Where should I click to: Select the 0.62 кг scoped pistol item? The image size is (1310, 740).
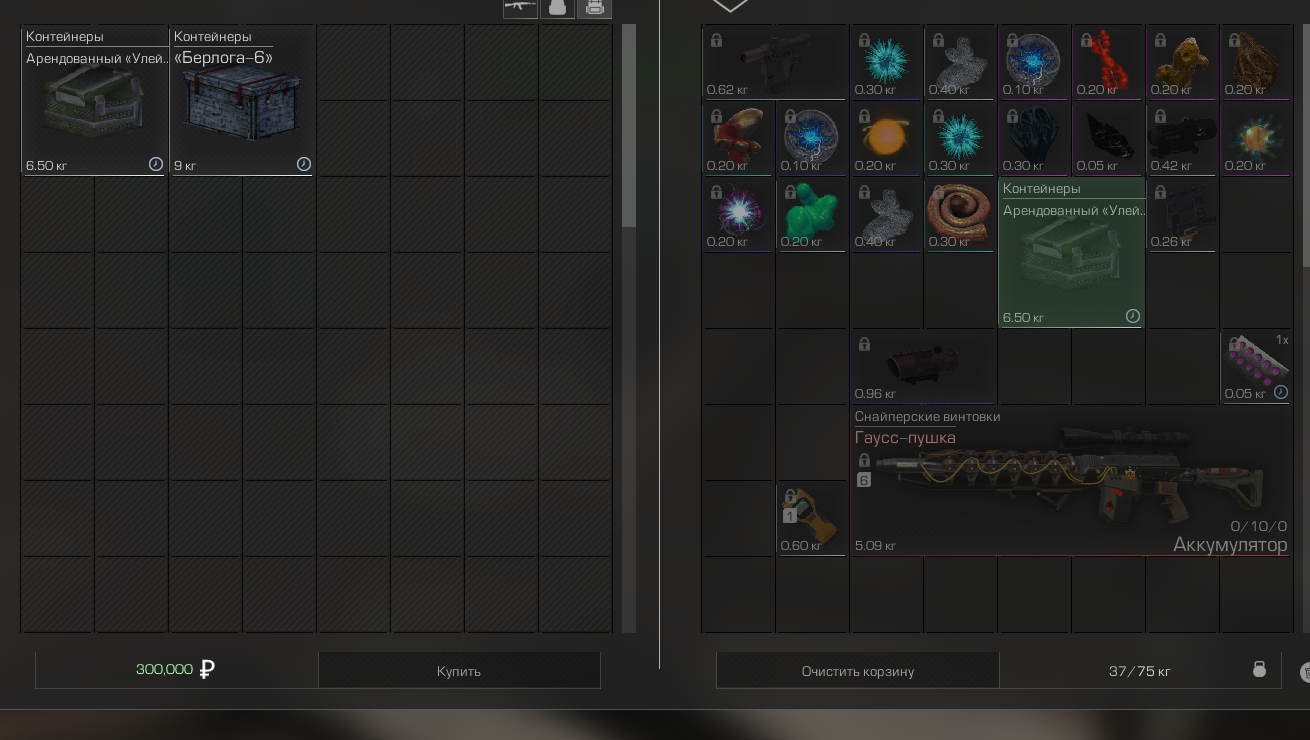774,62
